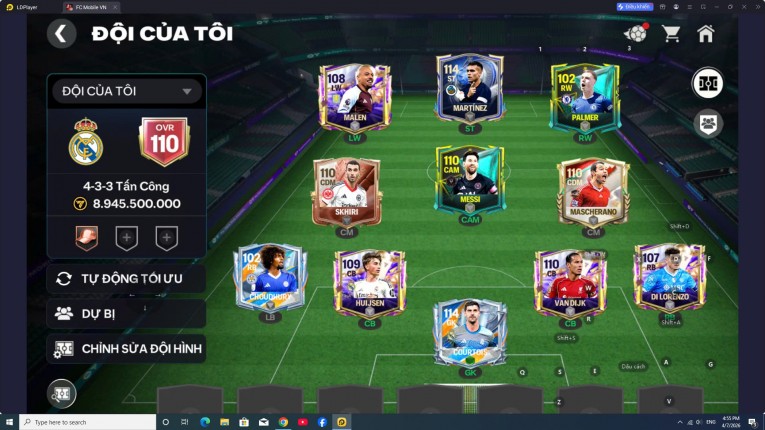765x430 pixels.
Task: Open the shopping cart store
Action: coord(671,34)
